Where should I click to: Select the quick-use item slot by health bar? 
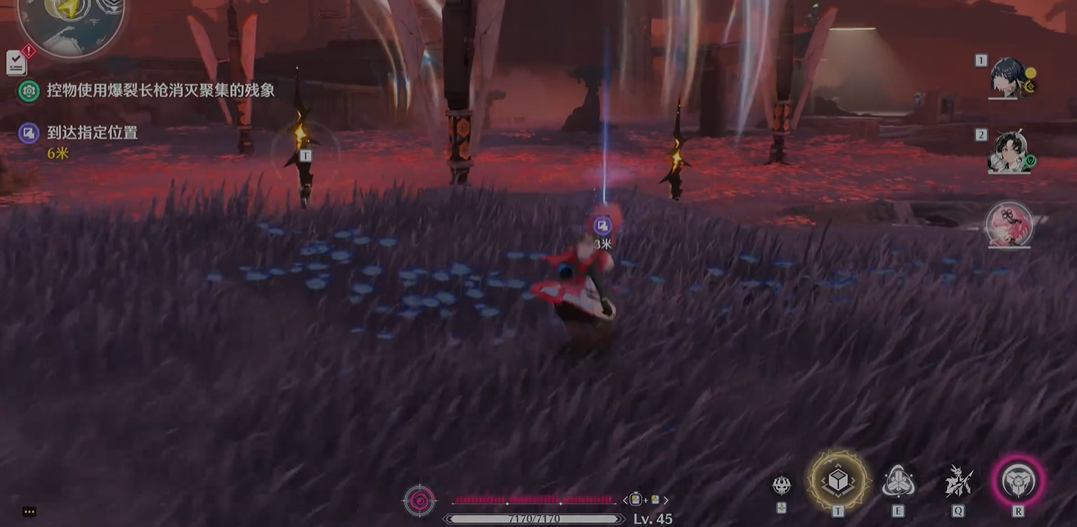(644, 500)
